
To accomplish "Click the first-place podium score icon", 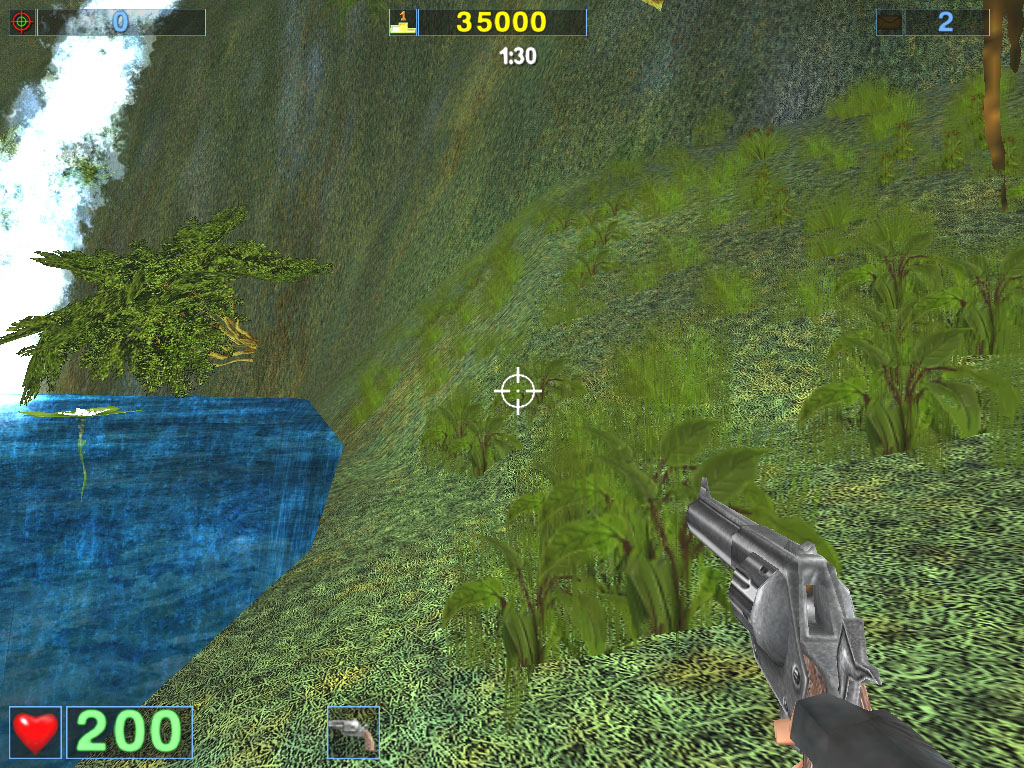I will tap(402, 22).
